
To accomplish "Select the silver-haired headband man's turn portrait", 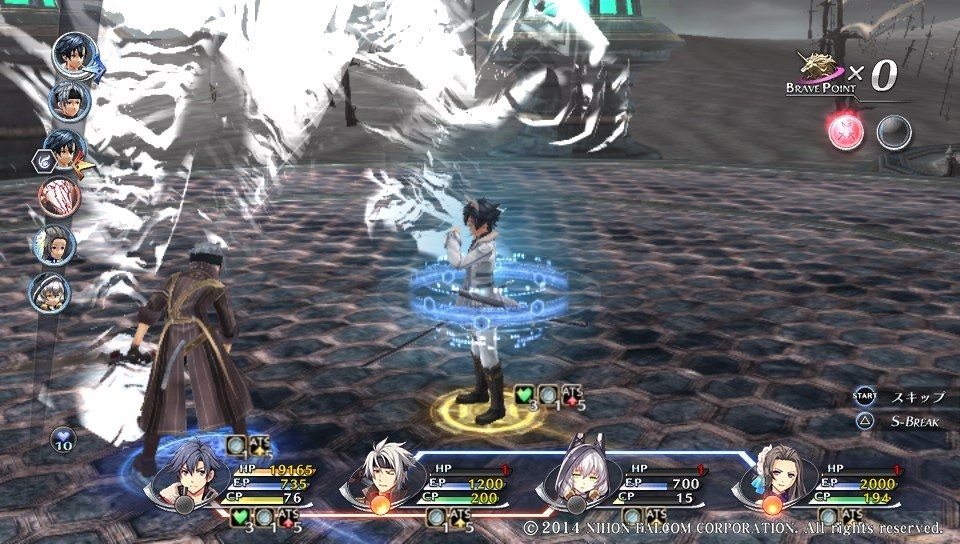I will pos(70,102).
